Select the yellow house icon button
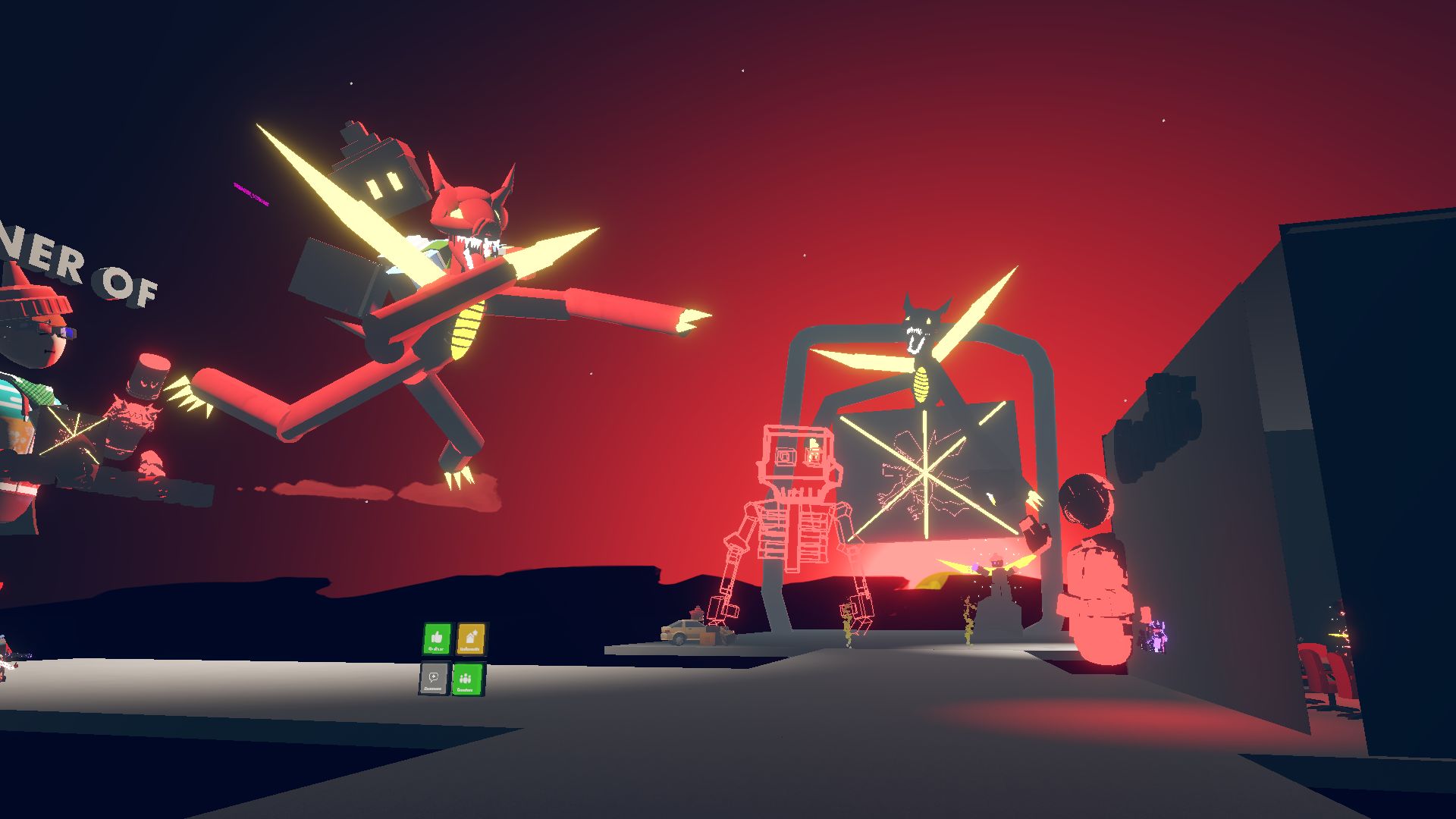This screenshot has height=819, width=1456. coord(471,639)
